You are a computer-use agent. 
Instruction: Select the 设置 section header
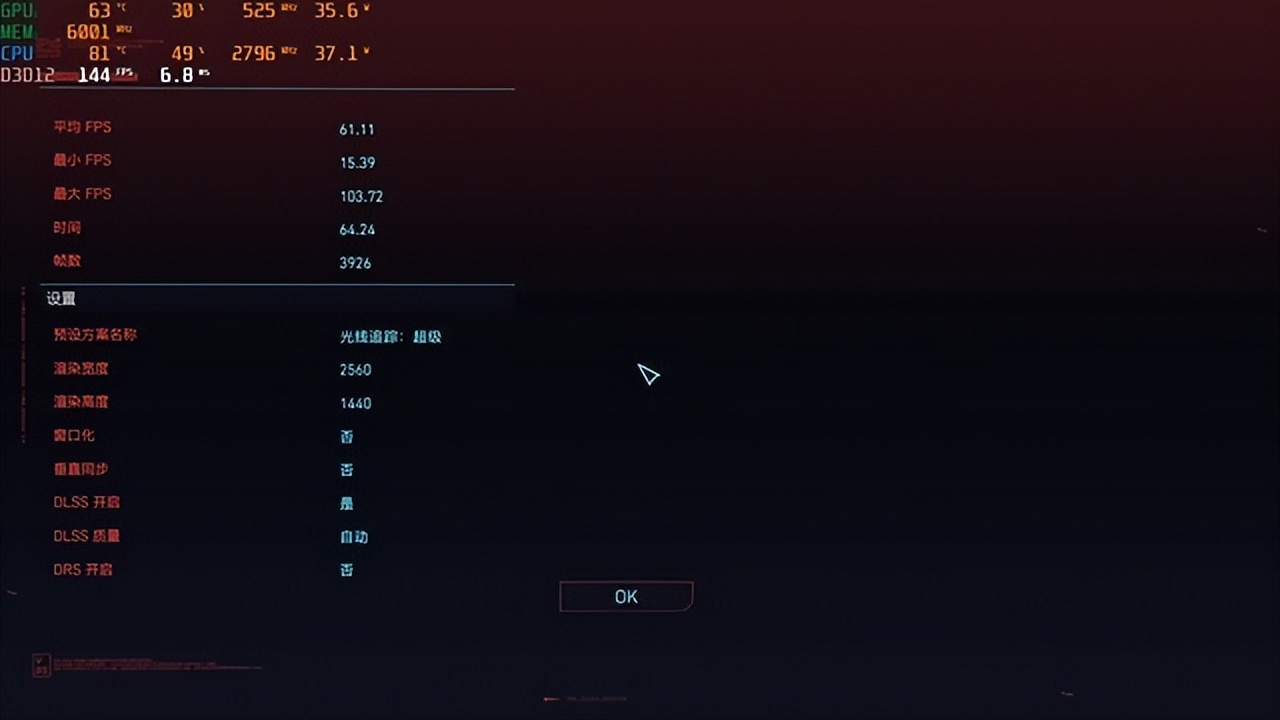(x=62, y=298)
